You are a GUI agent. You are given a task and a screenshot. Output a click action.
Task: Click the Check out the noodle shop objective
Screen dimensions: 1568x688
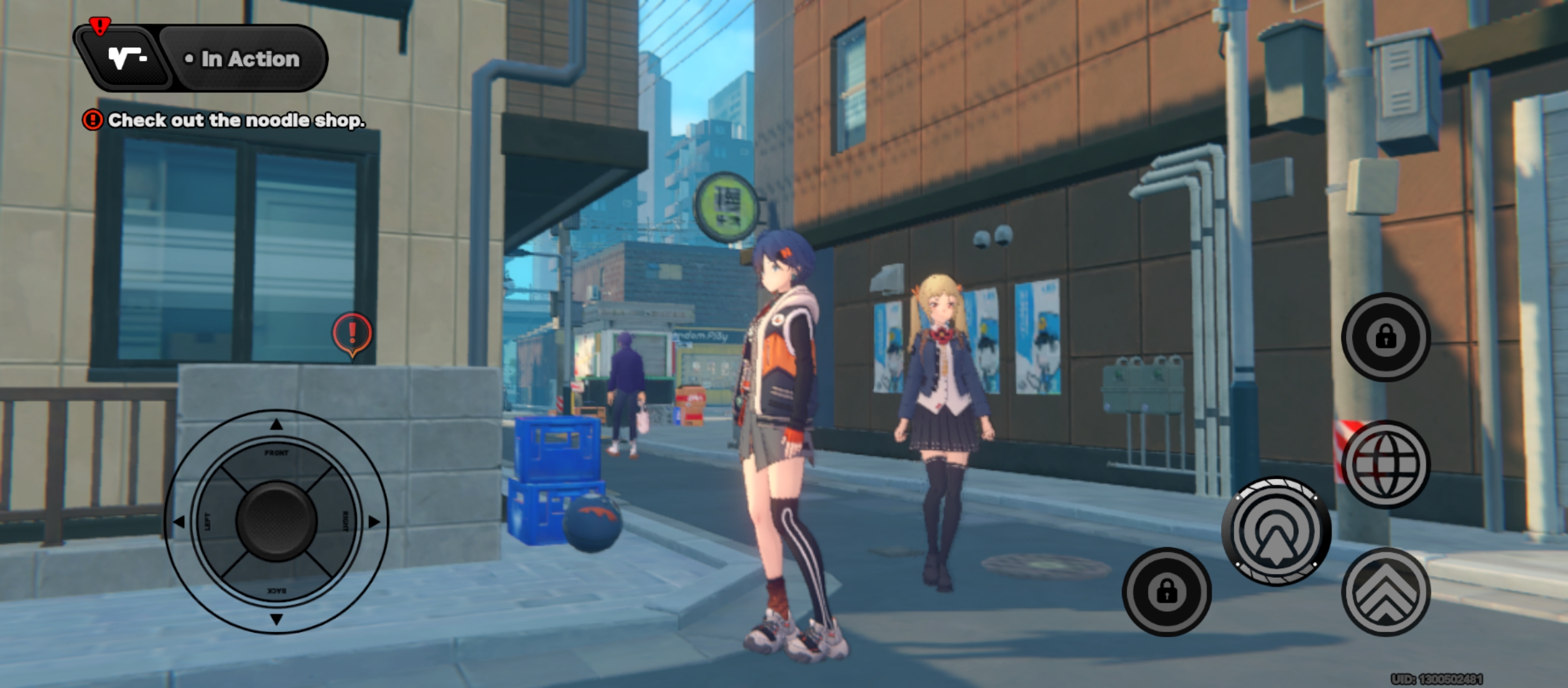point(236,120)
